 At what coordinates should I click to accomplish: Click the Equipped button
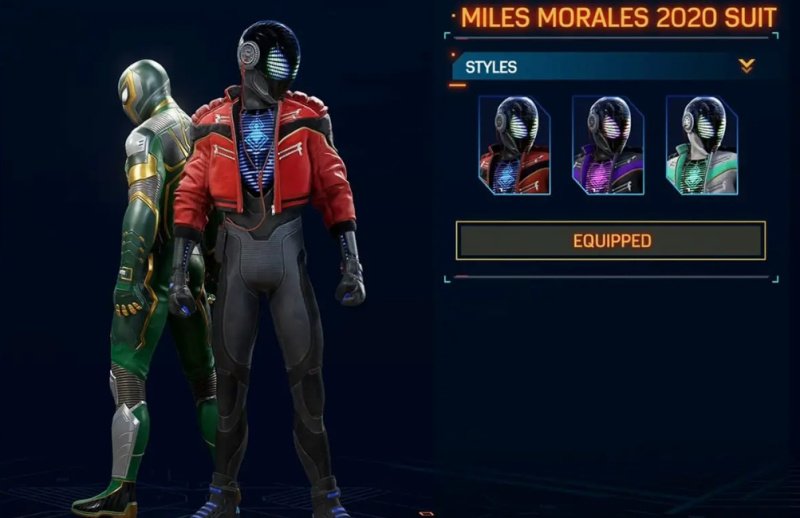pyautogui.click(x=611, y=241)
